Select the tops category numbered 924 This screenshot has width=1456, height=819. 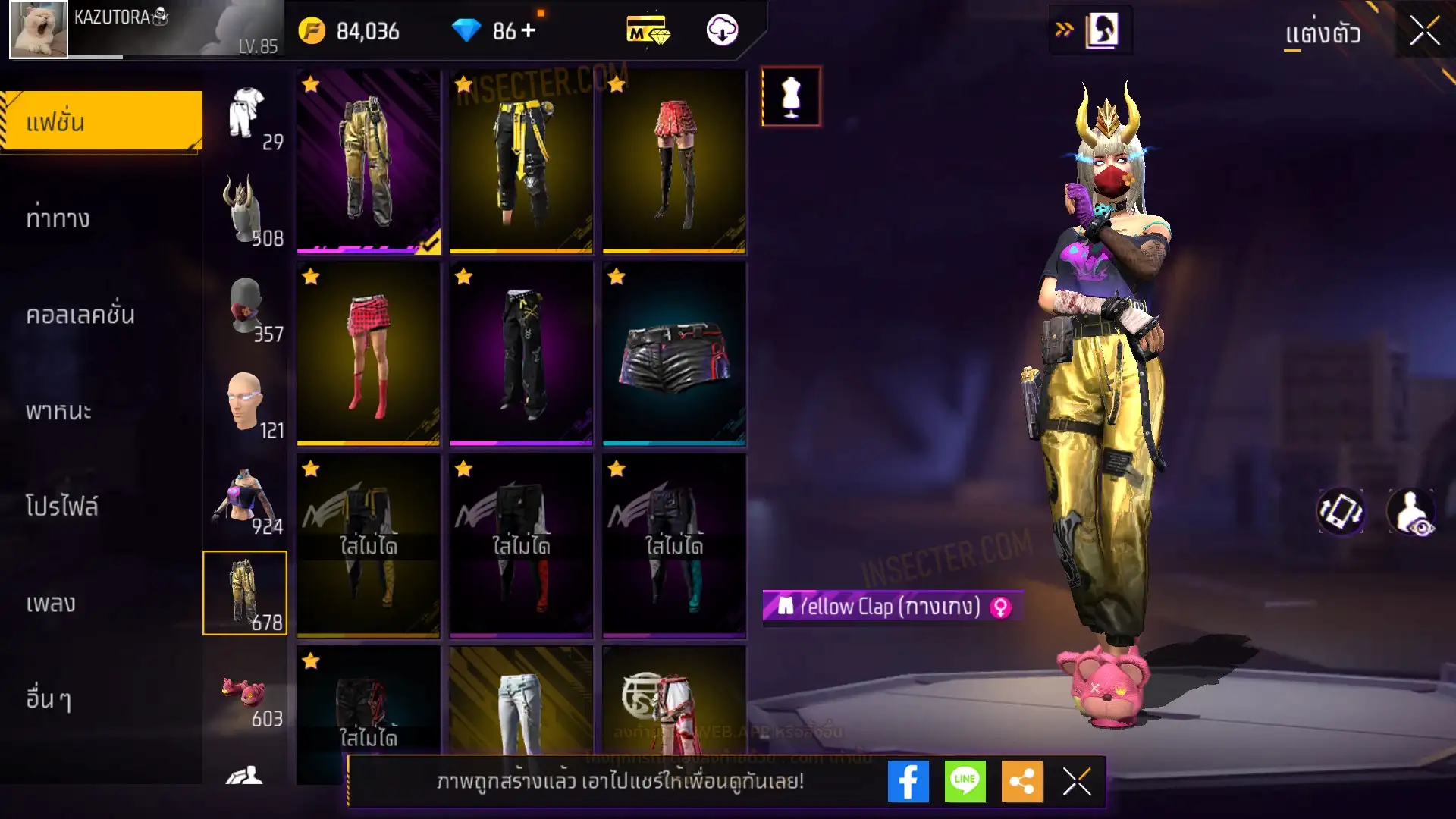(246, 500)
